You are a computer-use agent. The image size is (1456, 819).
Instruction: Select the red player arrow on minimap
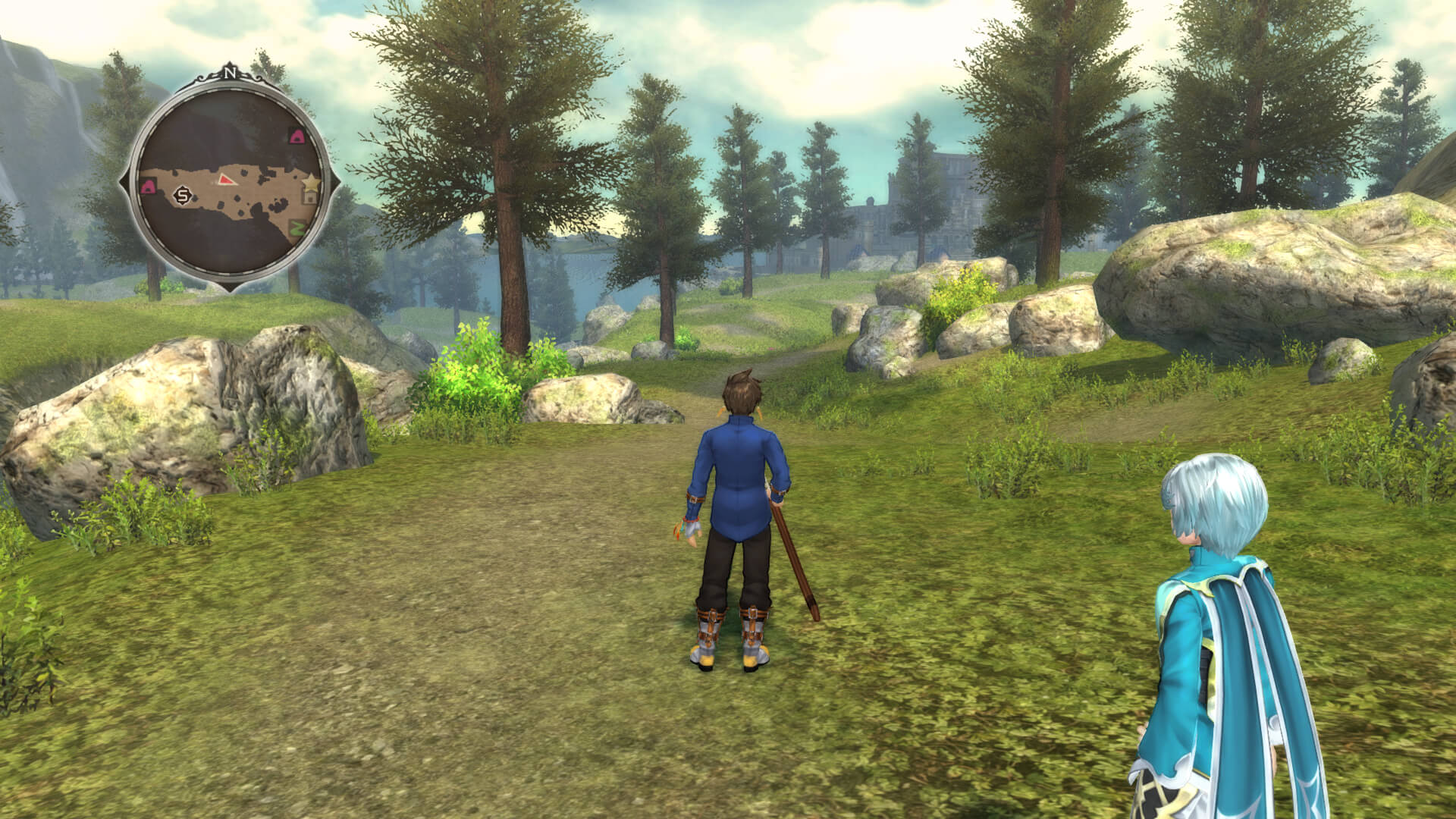[225, 179]
